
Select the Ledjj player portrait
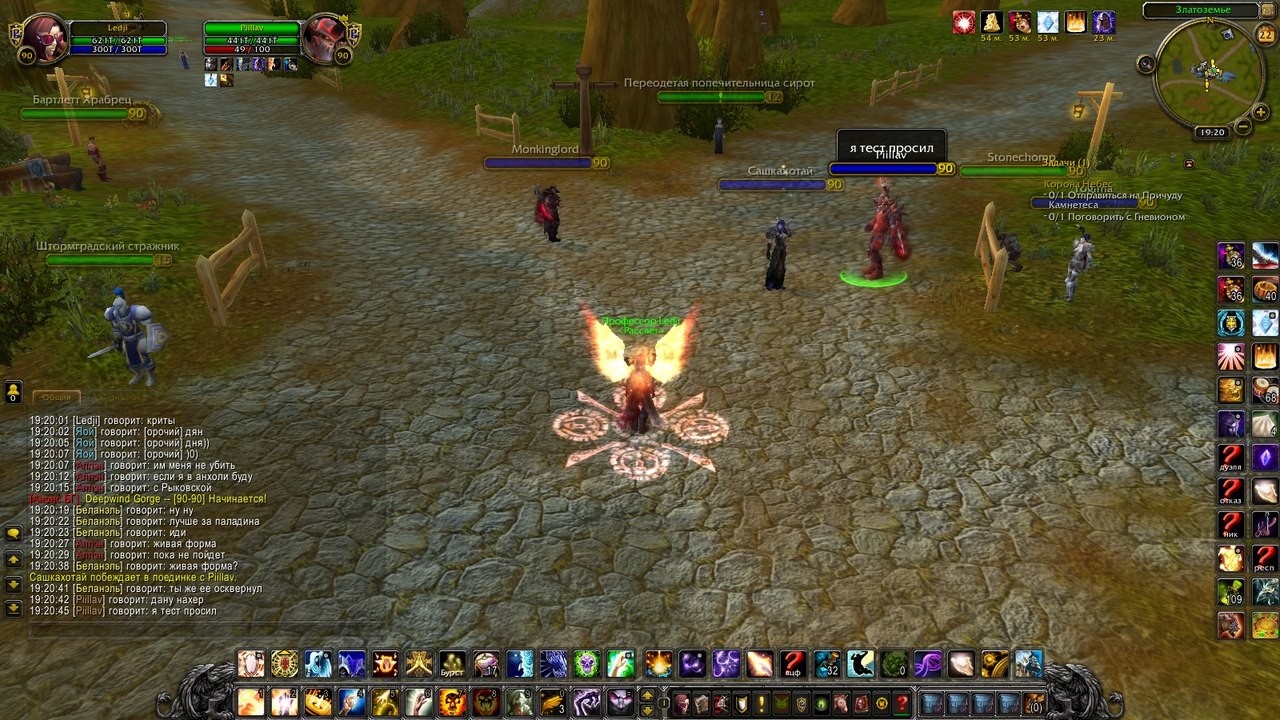tap(43, 40)
